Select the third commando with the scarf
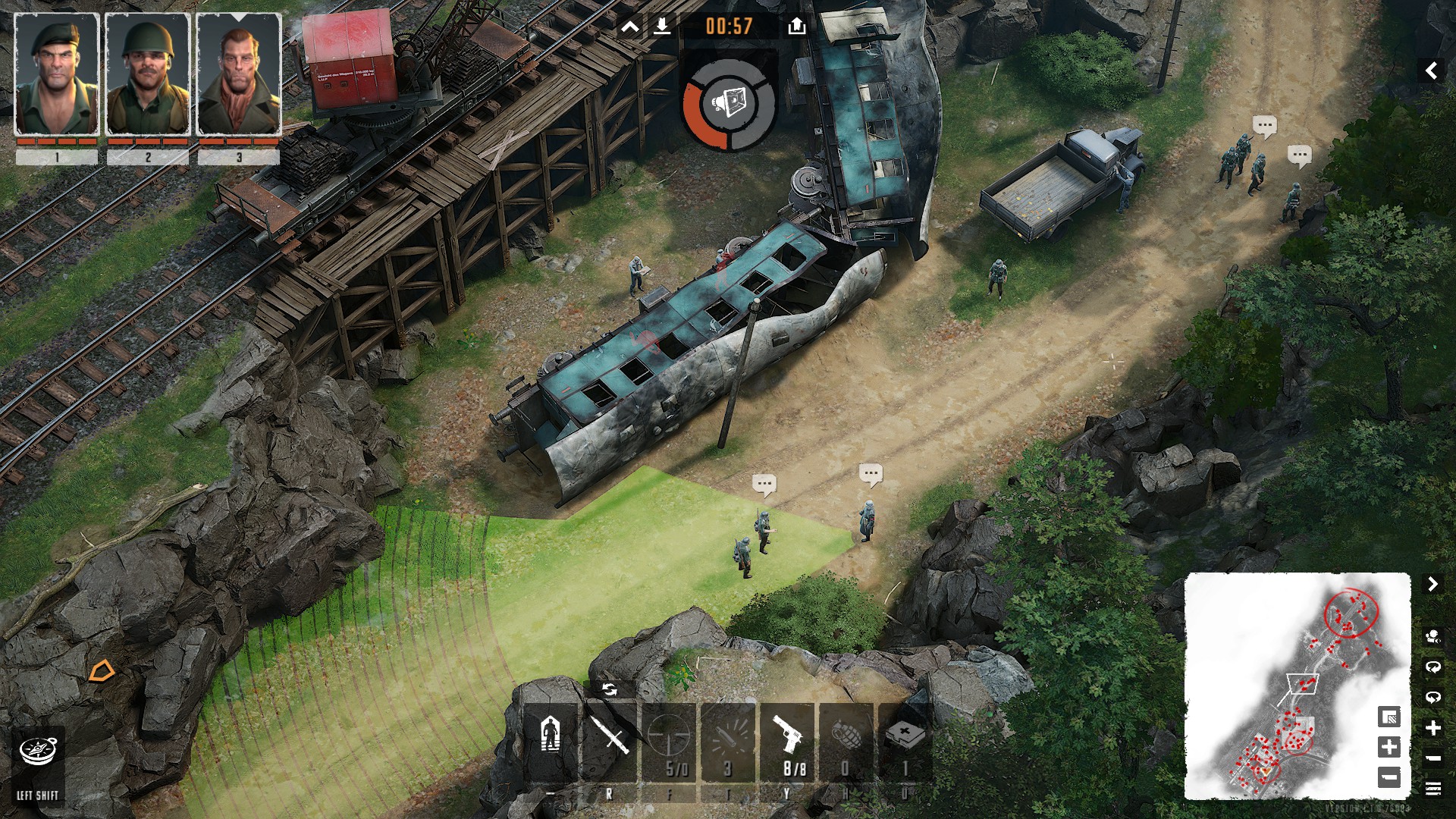1456x819 pixels. 239,74
